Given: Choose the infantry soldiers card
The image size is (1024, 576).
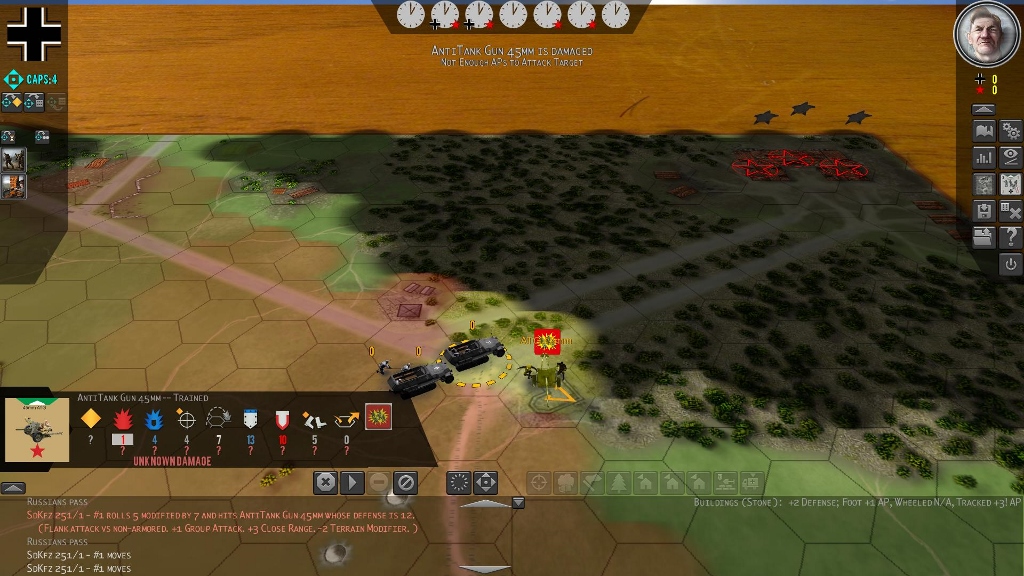Looking at the screenshot, I should point(13,160).
